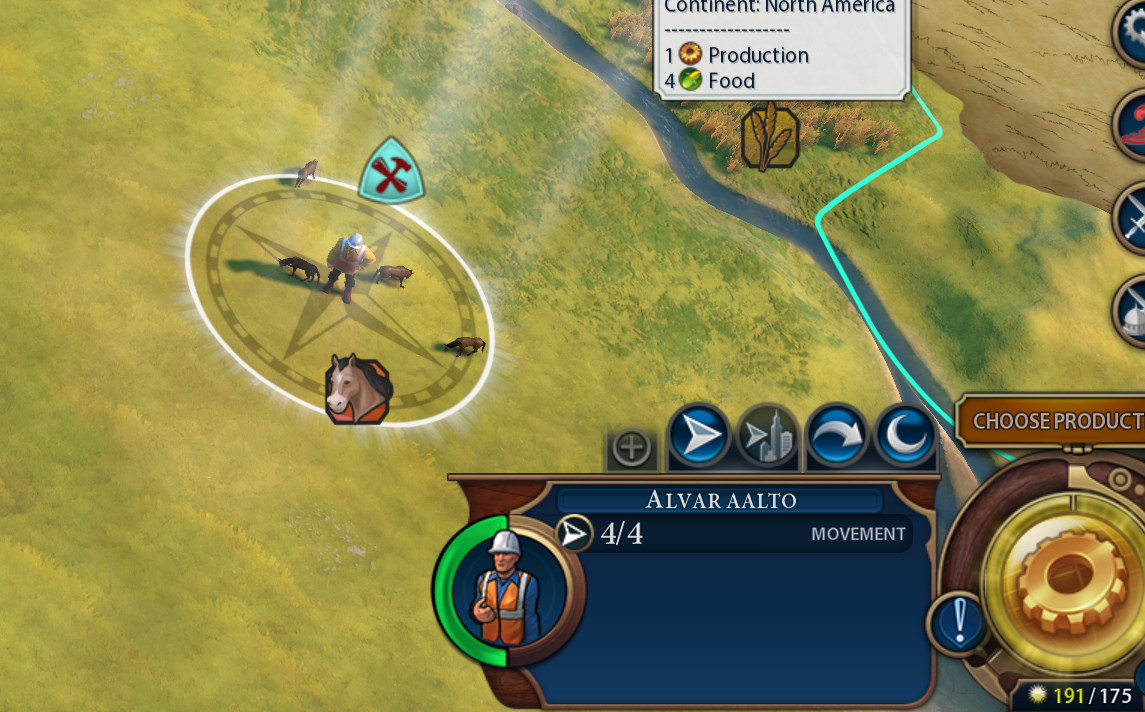Activate the Move To arrow action

point(700,437)
